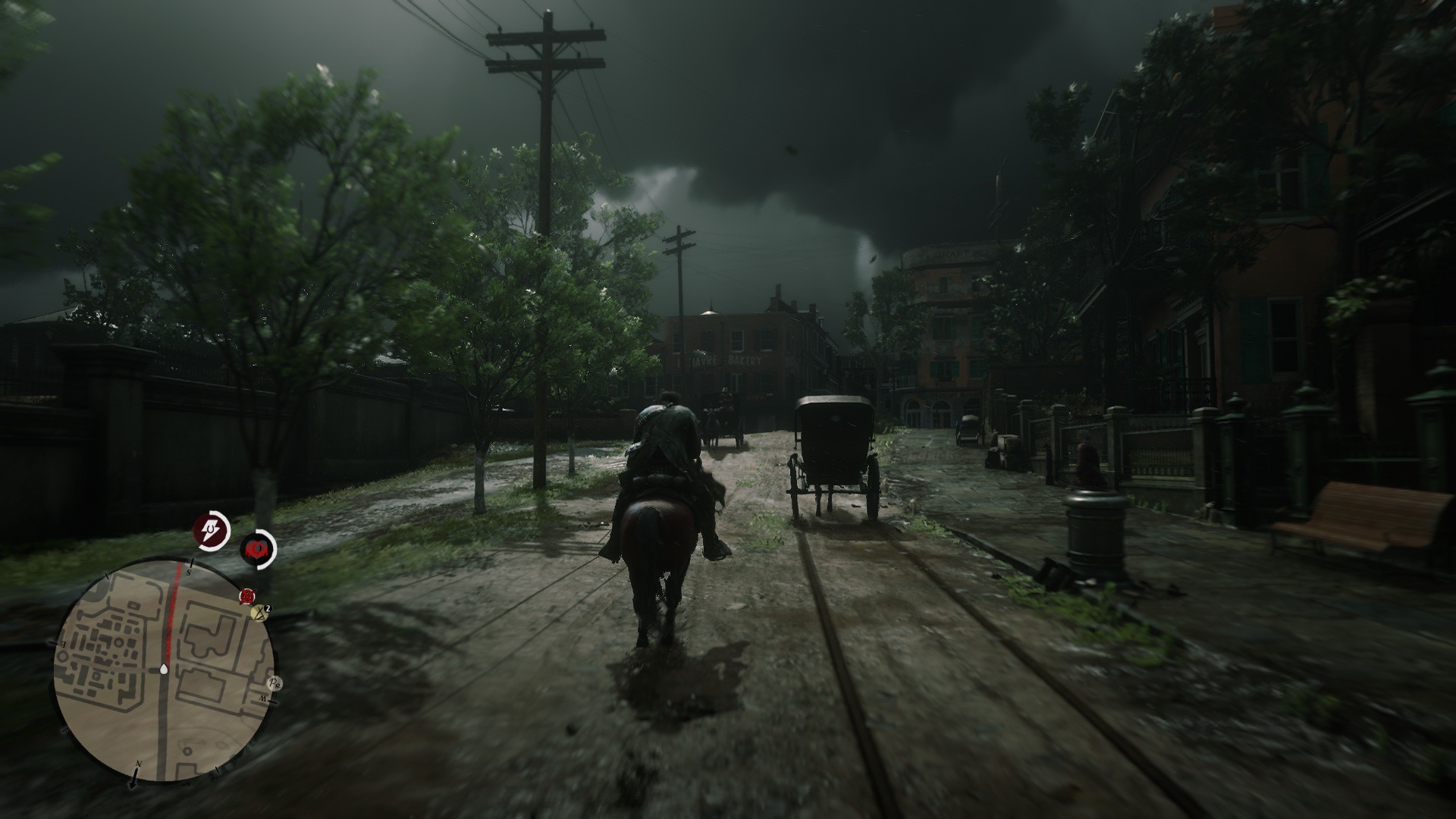Click the yellow camp marker with number 2
Viewport: 1456px width, 819px height.
(x=260, y=613)
